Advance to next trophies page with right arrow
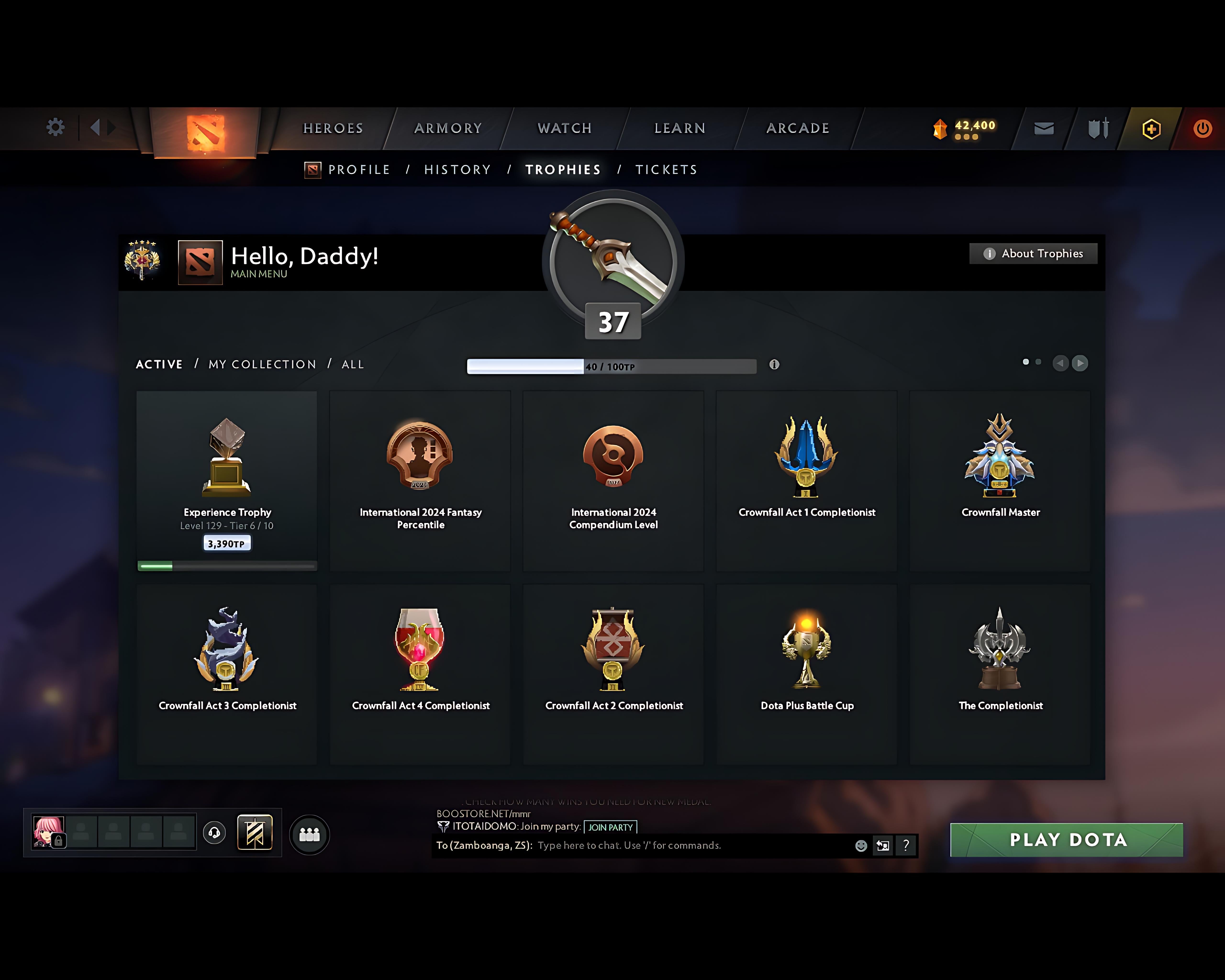This screenshot has height=980, width=1225. pos(1080,363)
